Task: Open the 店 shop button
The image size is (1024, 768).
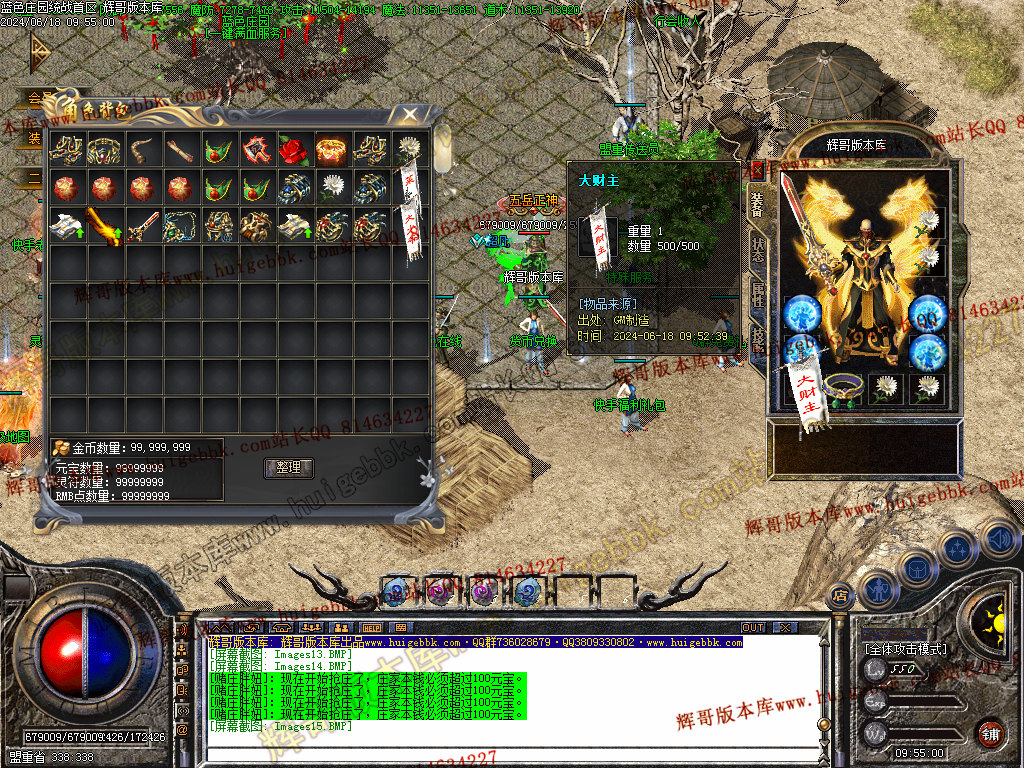Action: pyautogui.click(x=839, y=594)
